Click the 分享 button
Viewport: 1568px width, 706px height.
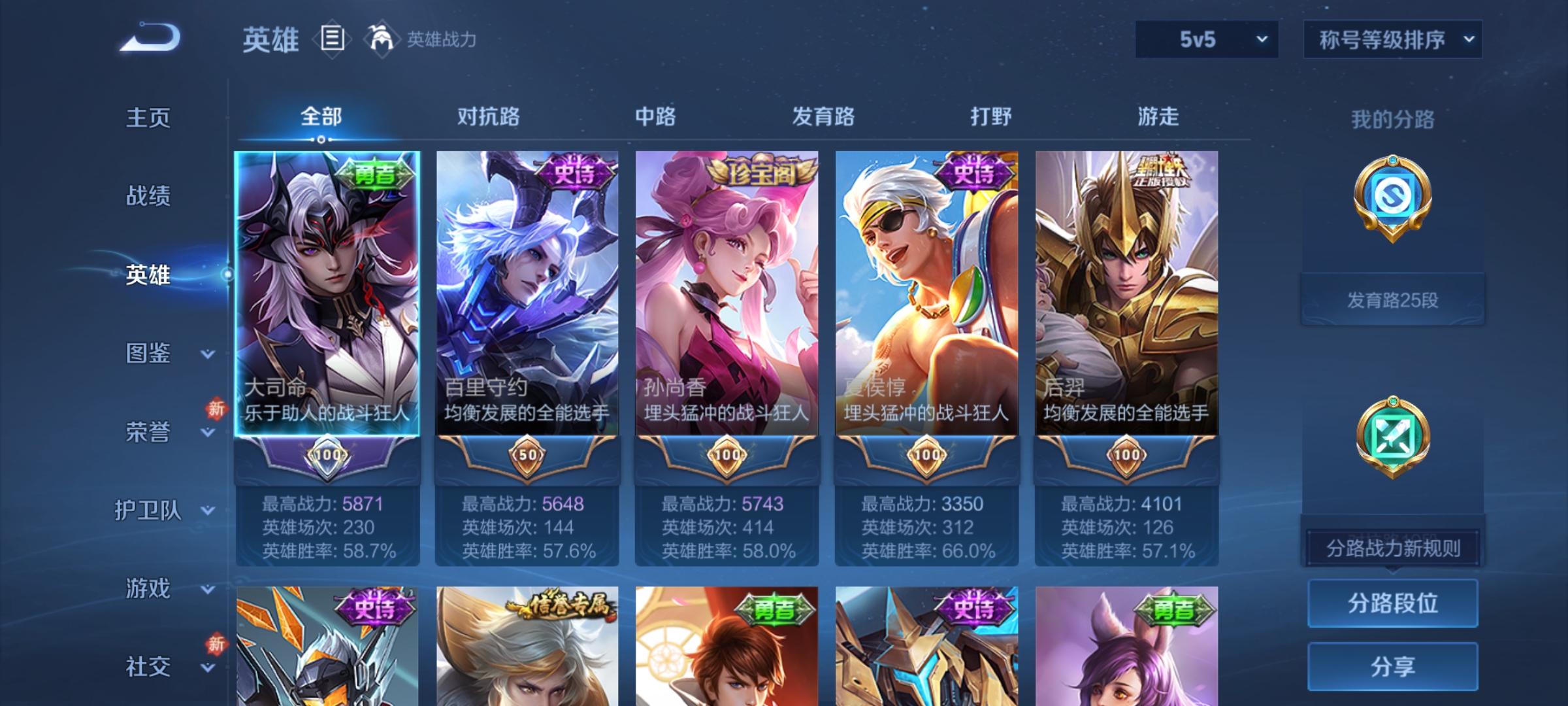(1392, 667)
